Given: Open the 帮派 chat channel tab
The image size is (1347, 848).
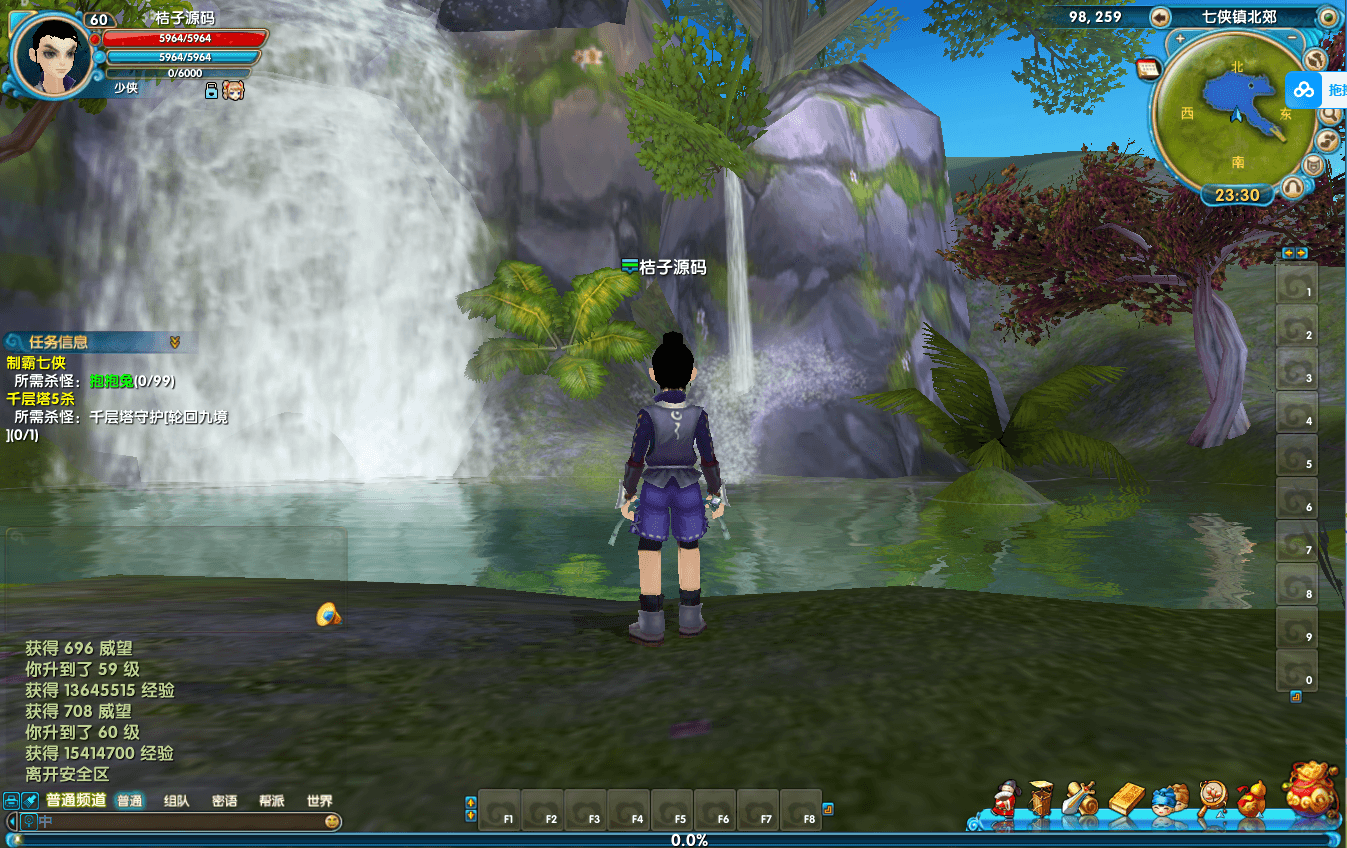Looking at the screenshot, I should pos(272,801).
